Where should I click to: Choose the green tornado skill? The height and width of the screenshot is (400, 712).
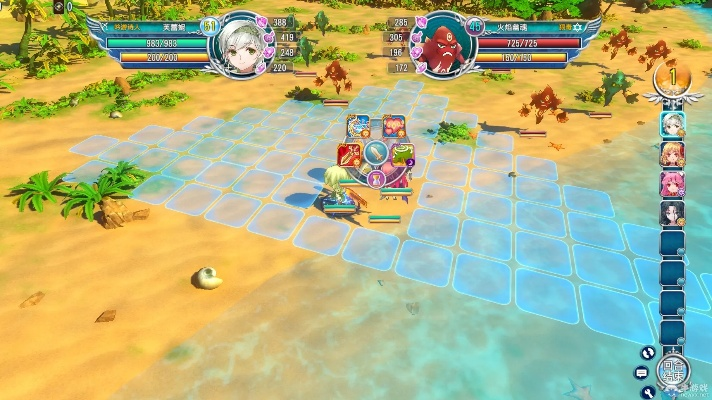tap(403, 154)
